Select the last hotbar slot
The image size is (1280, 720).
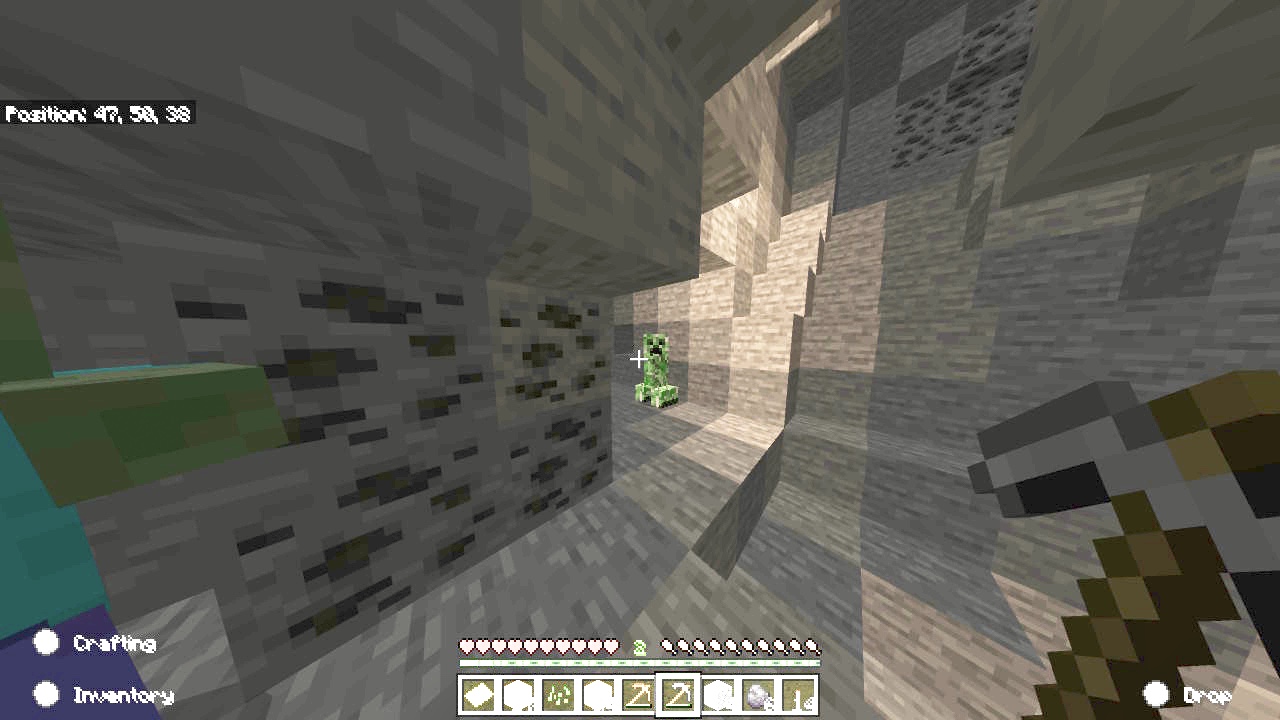(x=798, y=695)
